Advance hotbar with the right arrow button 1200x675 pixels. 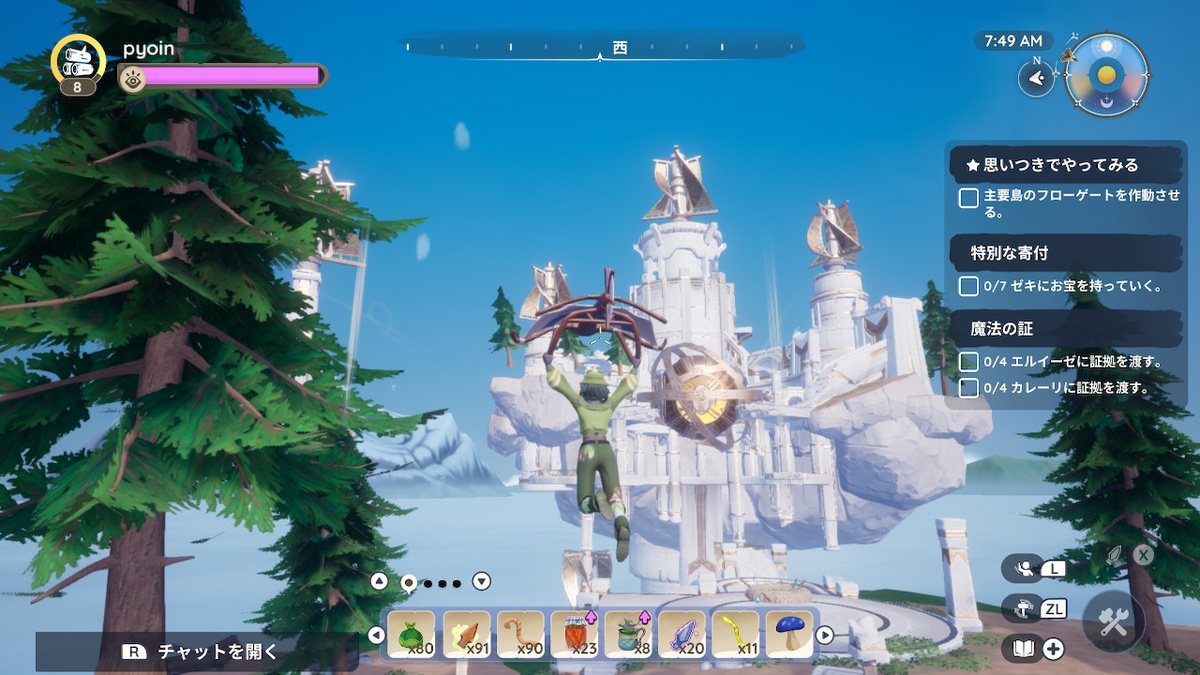click(x=825, y=634)
